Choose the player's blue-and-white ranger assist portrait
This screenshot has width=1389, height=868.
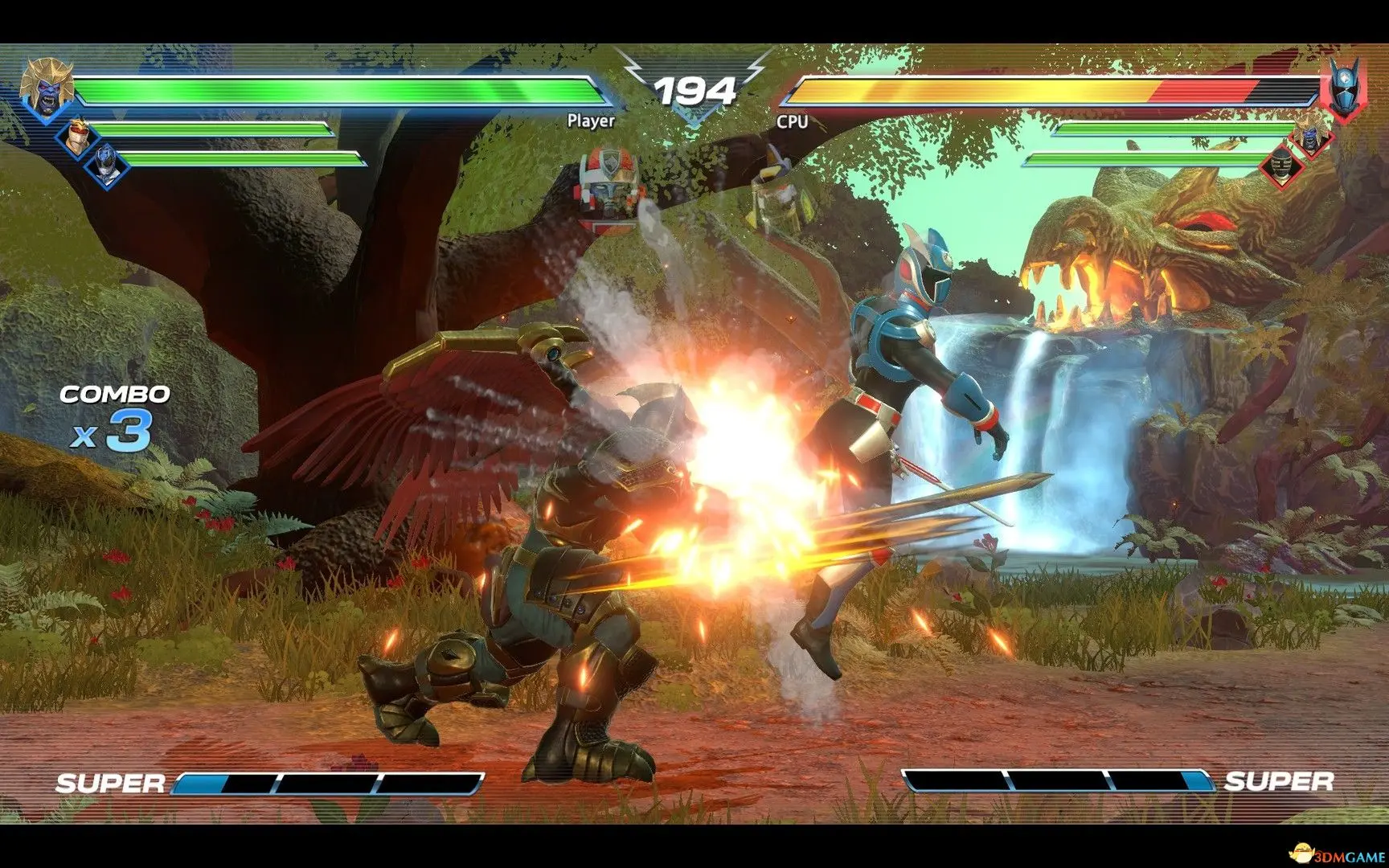click(x=106, y=162)
